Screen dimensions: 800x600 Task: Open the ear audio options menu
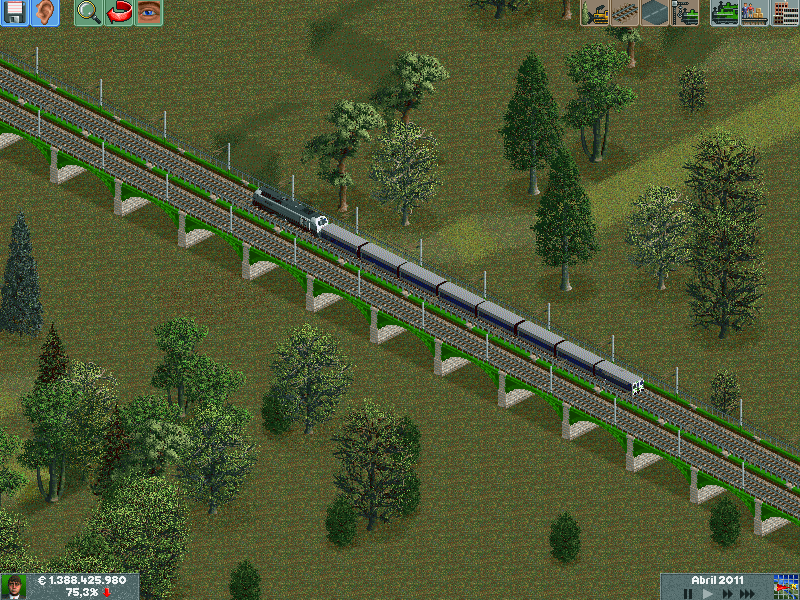click(x=44, y=13)
